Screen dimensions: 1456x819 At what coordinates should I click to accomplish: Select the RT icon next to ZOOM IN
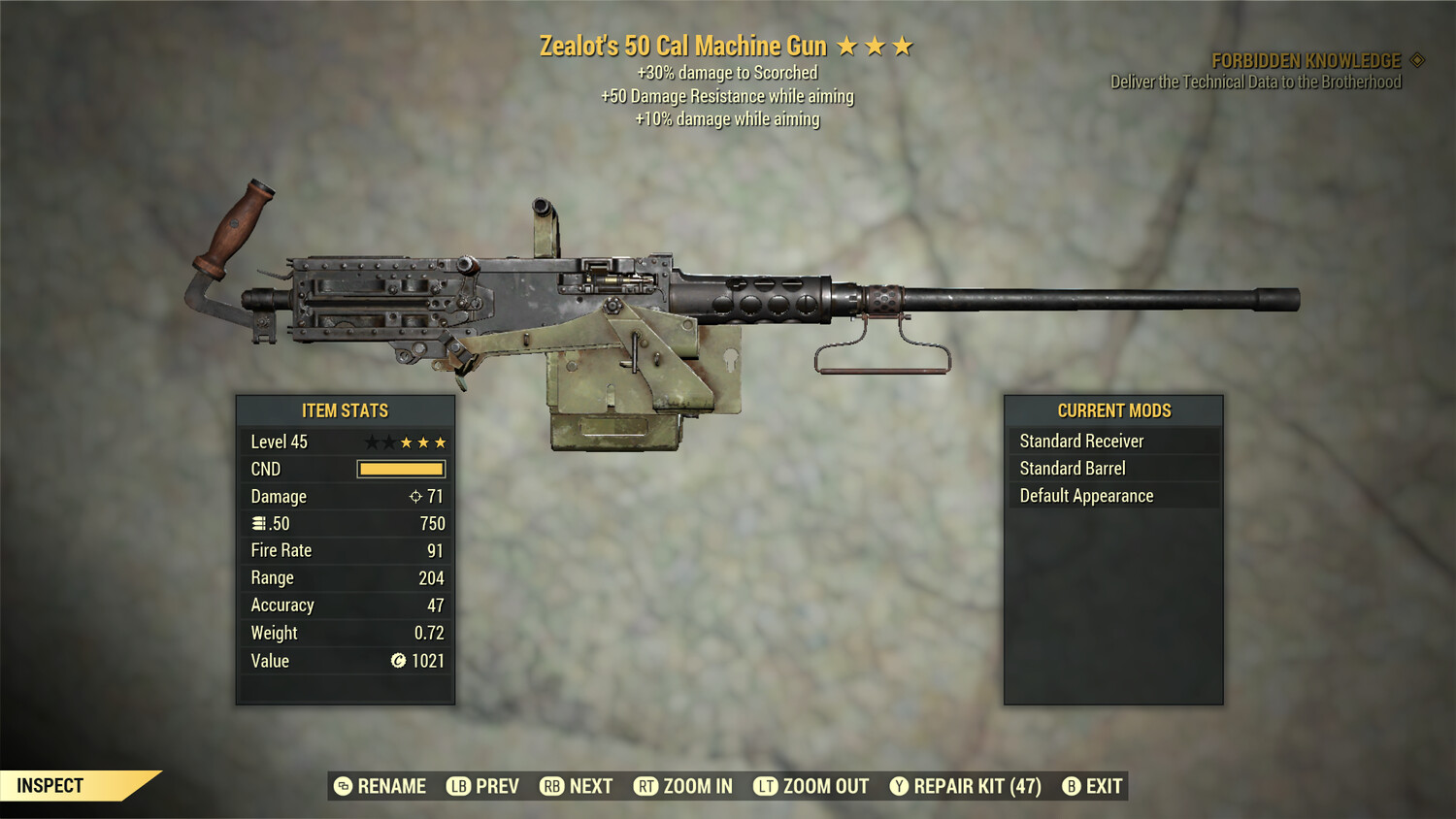point(645,786)
